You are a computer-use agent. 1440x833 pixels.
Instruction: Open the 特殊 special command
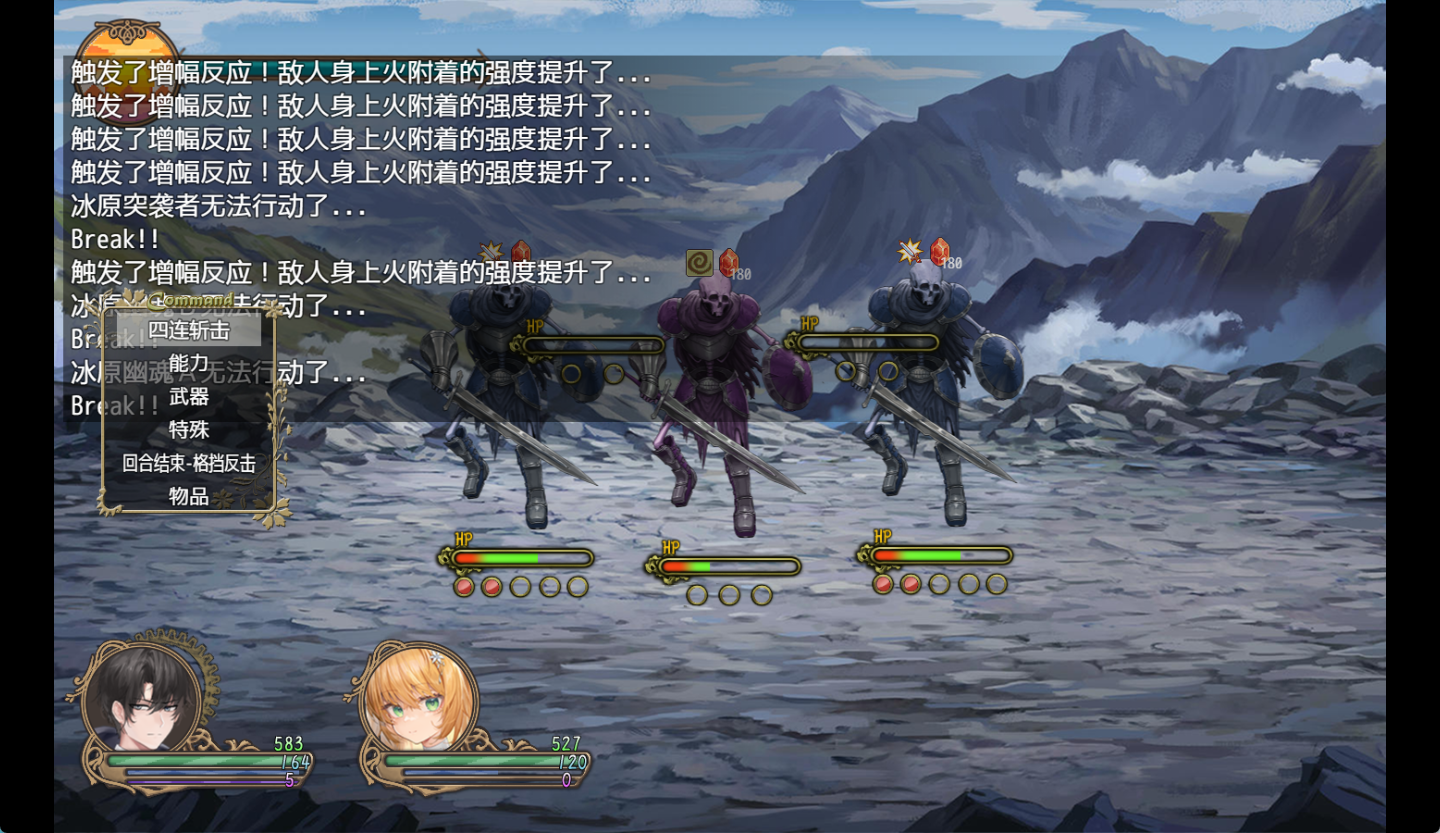[189, 430]
